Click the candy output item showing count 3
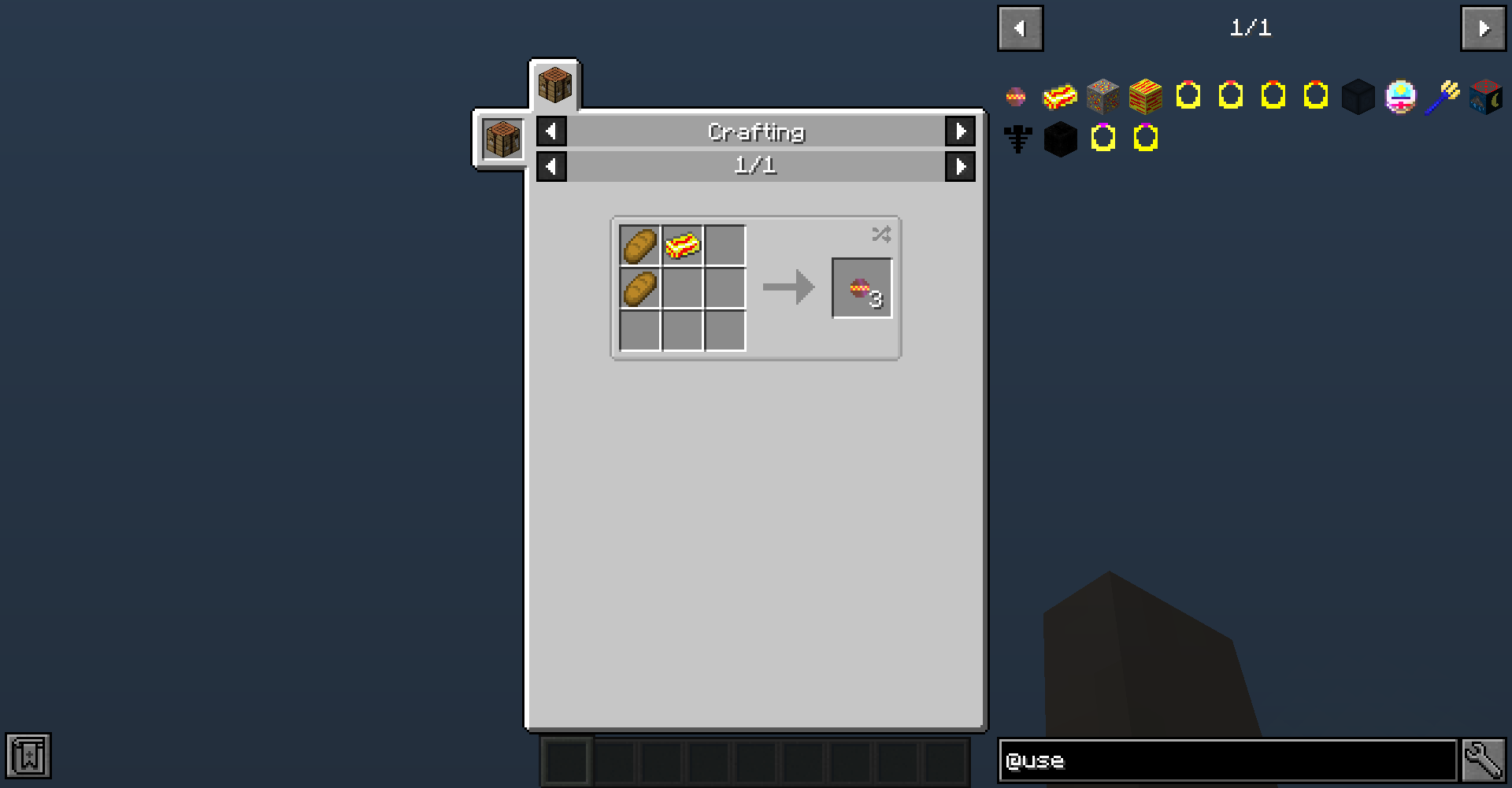This screenshot has height=788, width=1512. point(862,286)
